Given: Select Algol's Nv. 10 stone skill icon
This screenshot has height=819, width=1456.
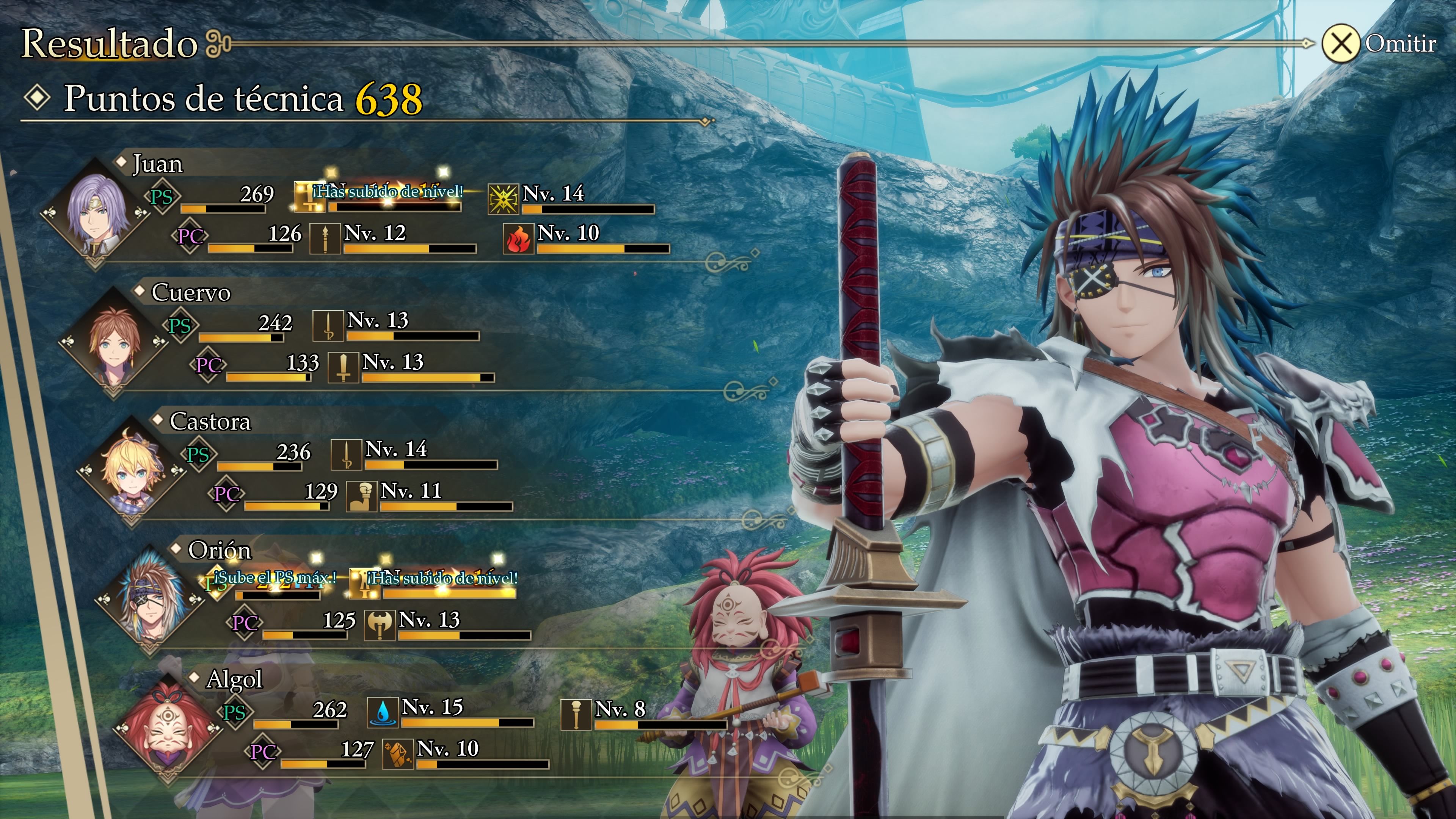Looking at the screenshot, I should tap(397, 754).
